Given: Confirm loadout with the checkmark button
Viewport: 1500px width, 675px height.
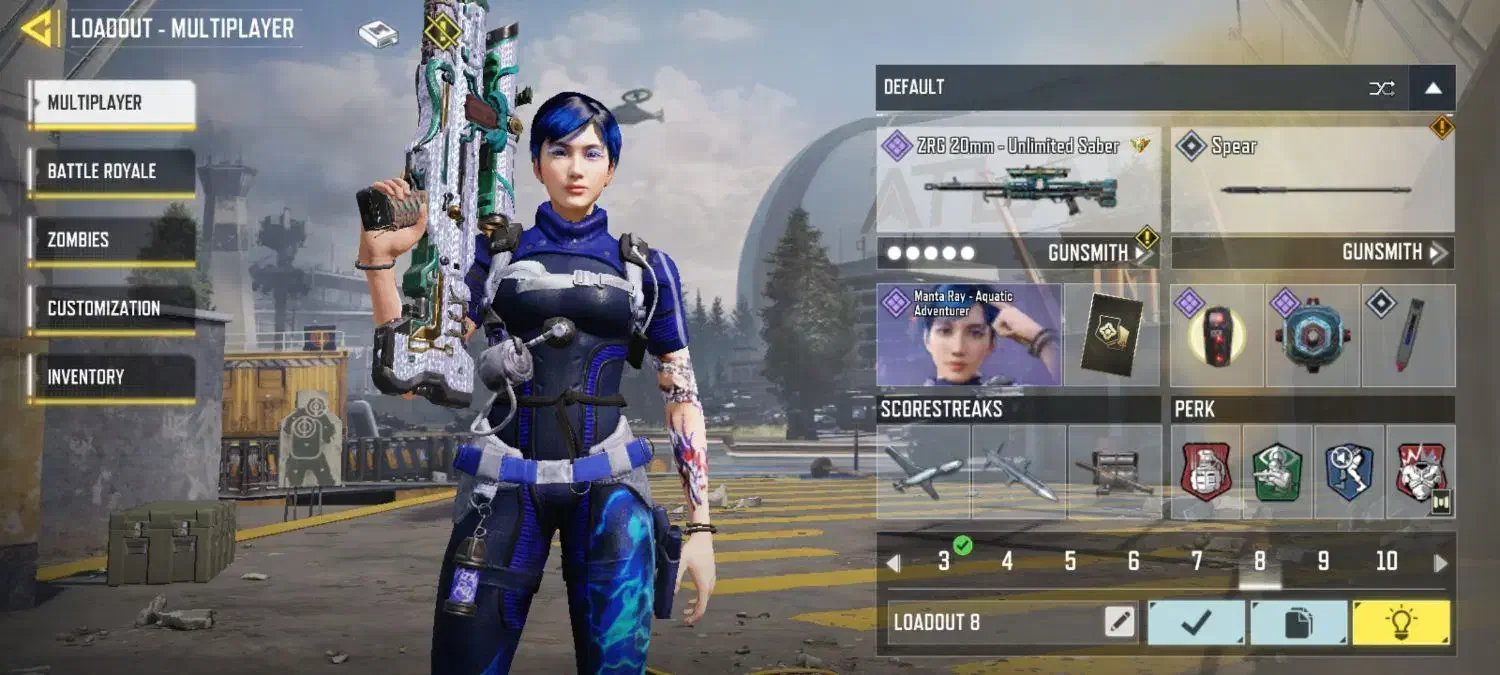Looking at the screenshot, I should 1196,623.
